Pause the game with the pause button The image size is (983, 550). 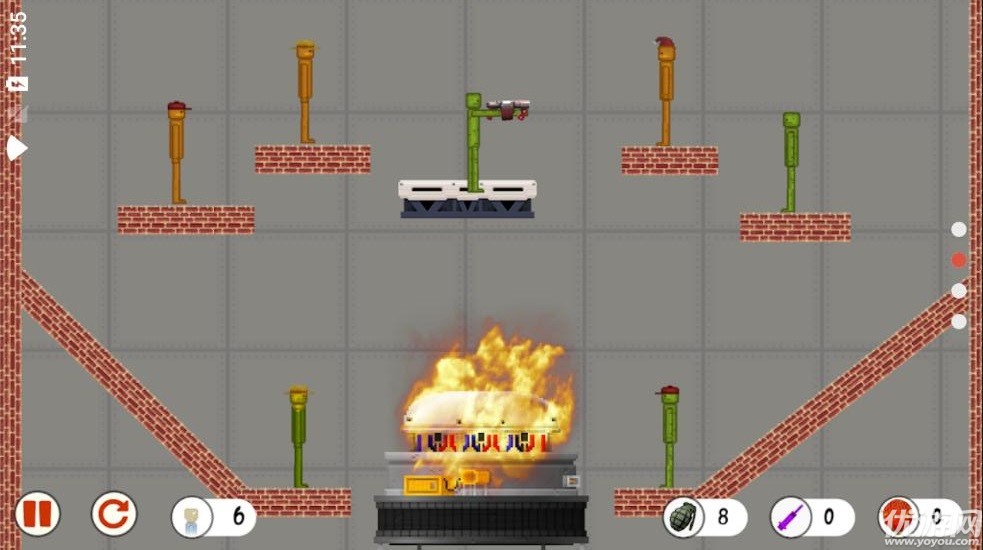pos(37,515)
